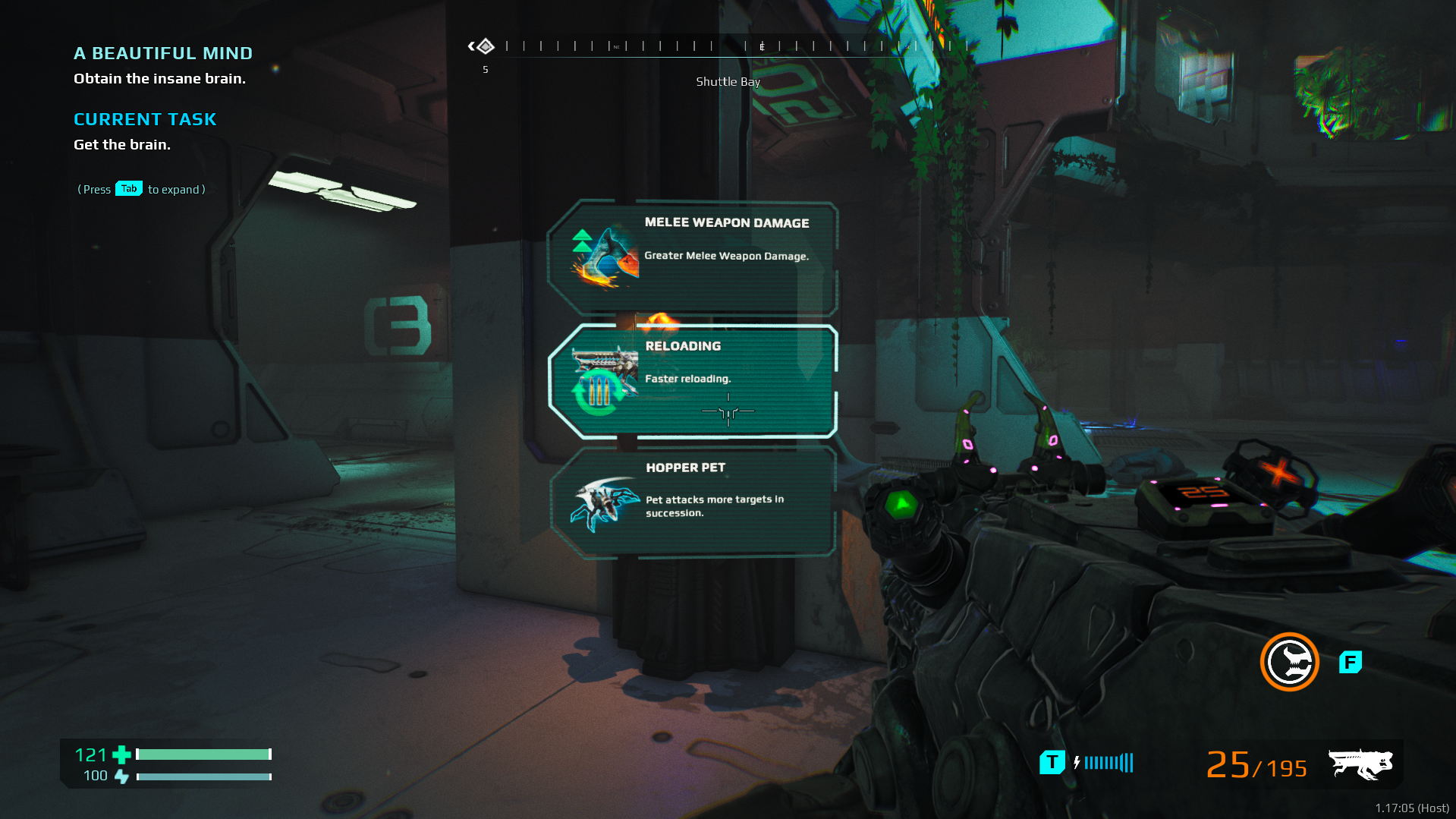Click the orange creature ability icon
The width and height of the screenshot is (1456, 819).
click(x=1289, y=662)
